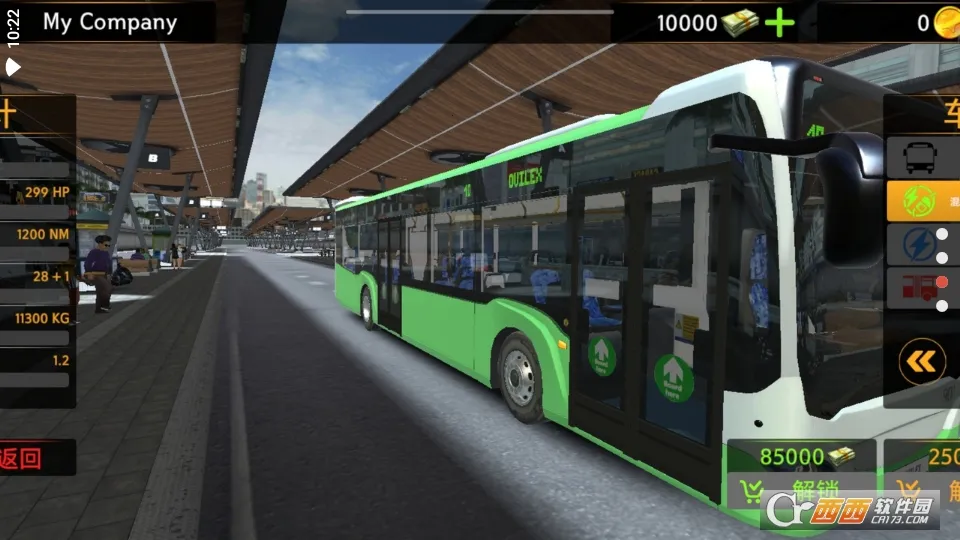Select the red double-decker bus category
960x540 pixels.
click(x=920, y=289)
